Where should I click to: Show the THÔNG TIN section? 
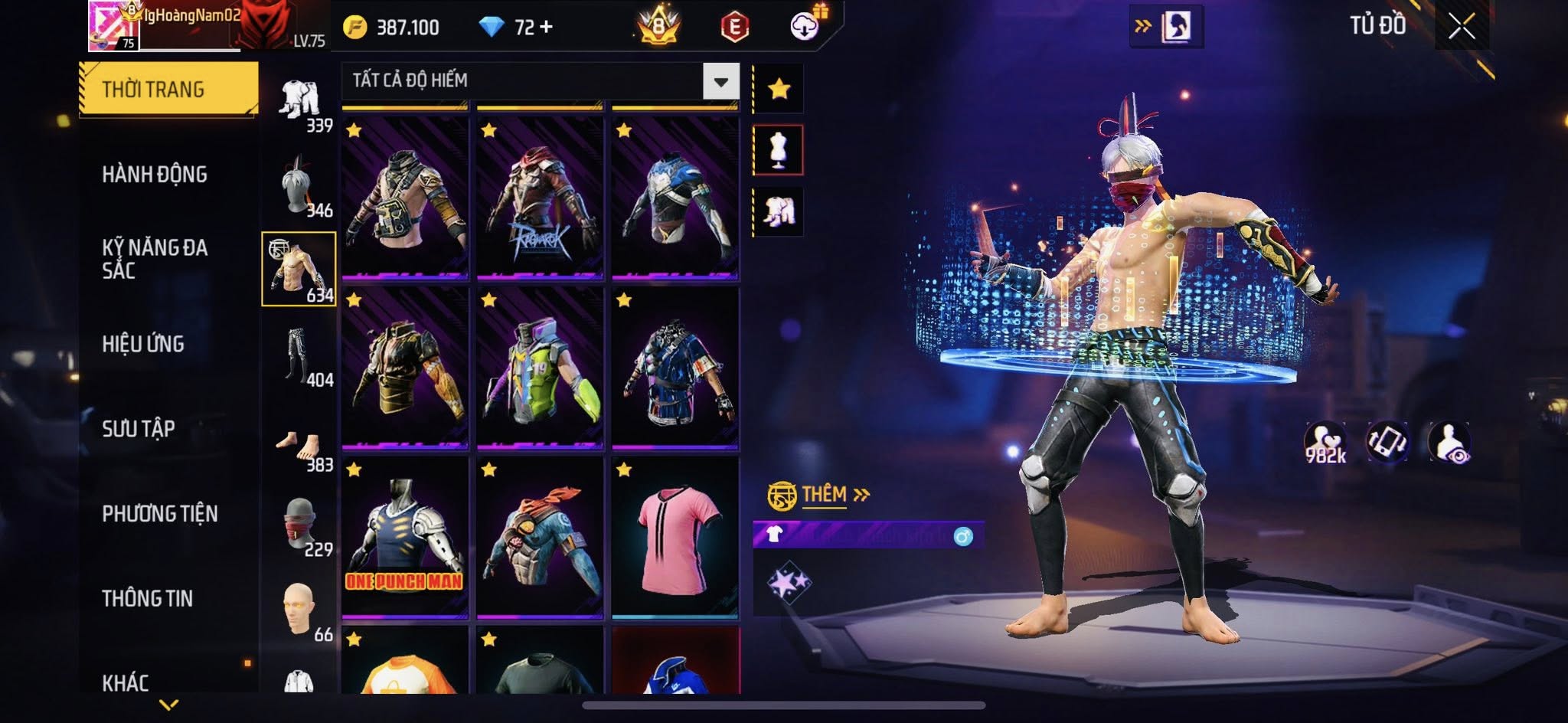(148, 598)
